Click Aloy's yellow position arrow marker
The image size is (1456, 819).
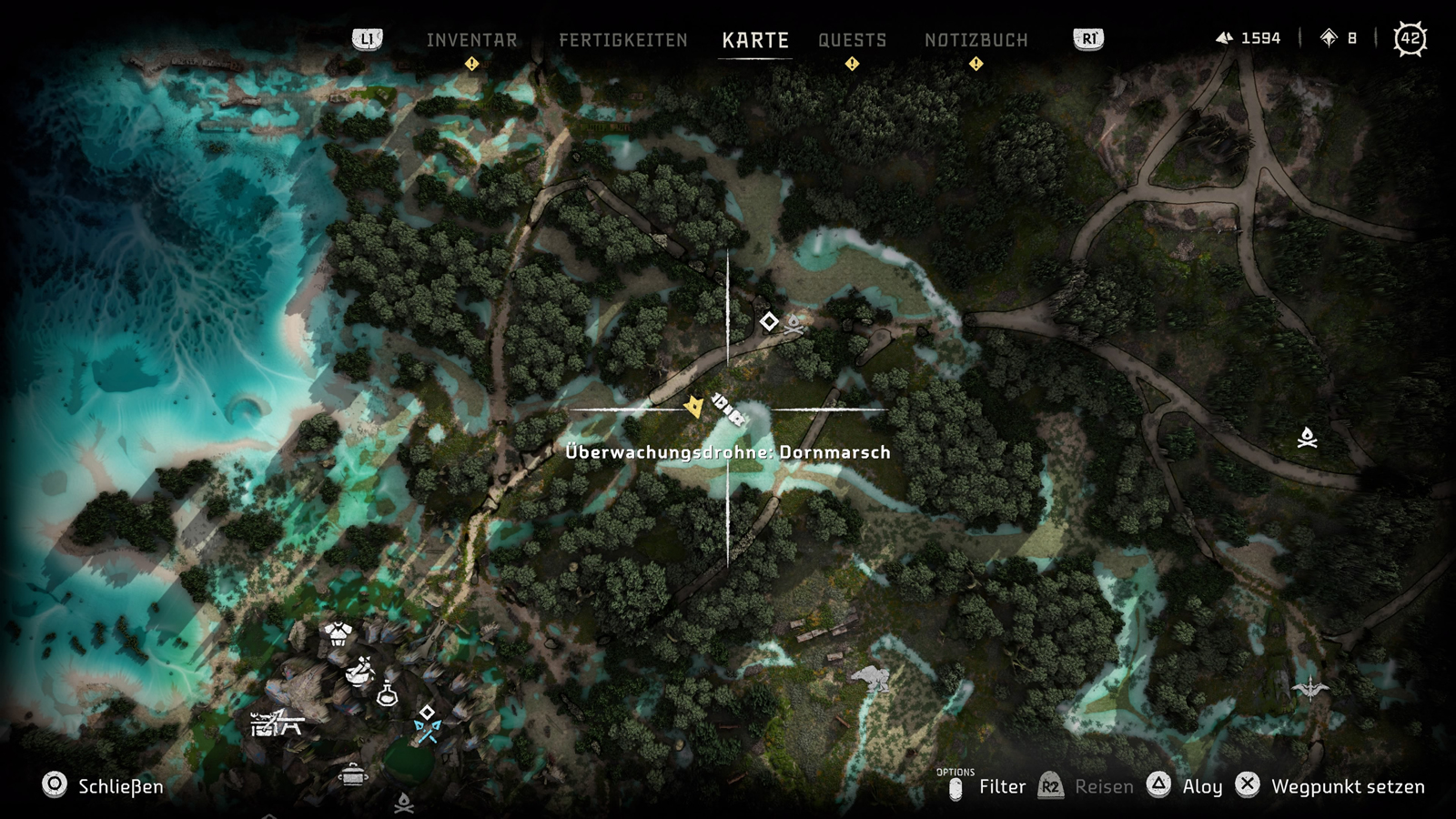[693, 406]
